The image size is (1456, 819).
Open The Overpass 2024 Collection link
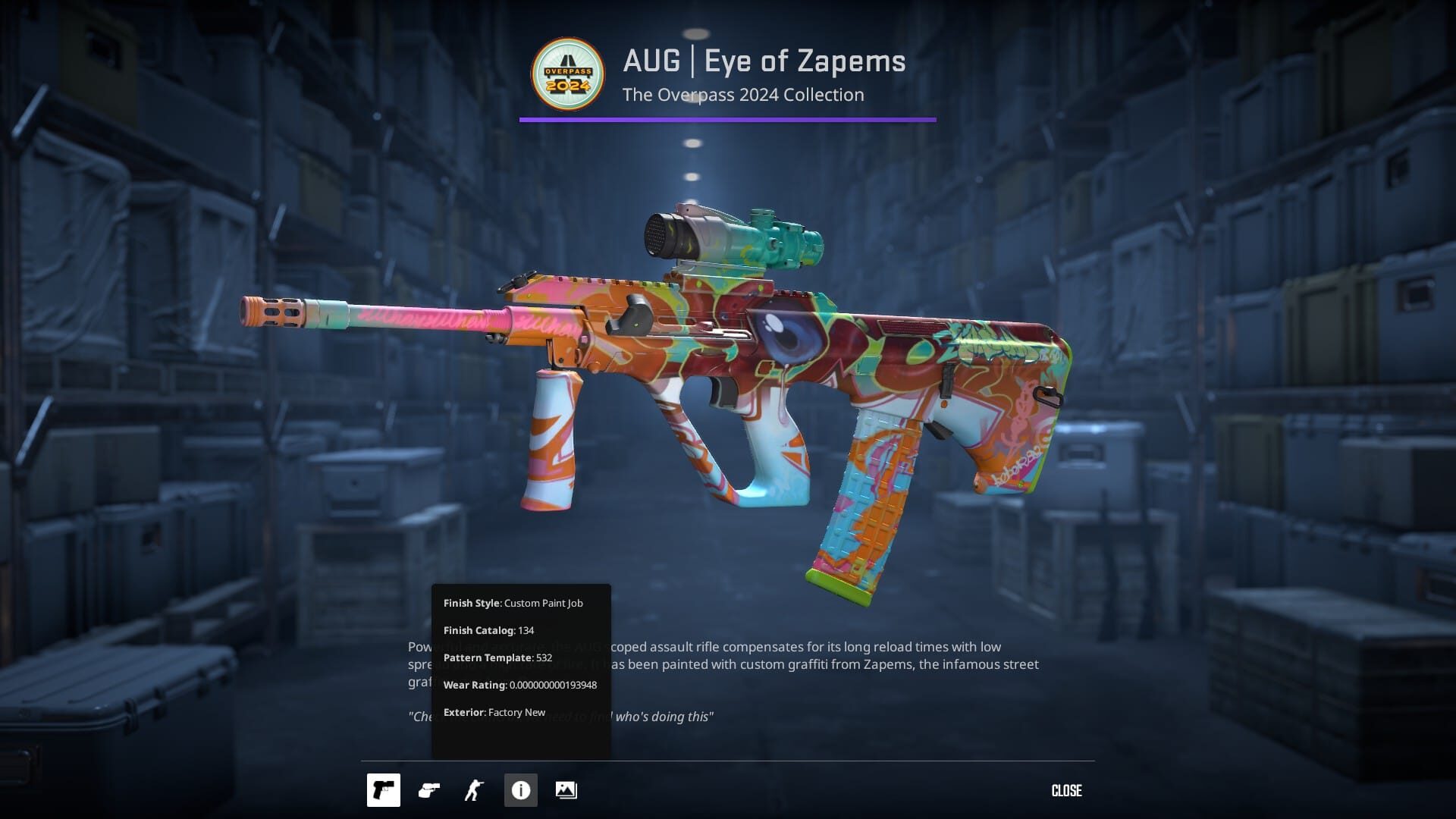743,95
